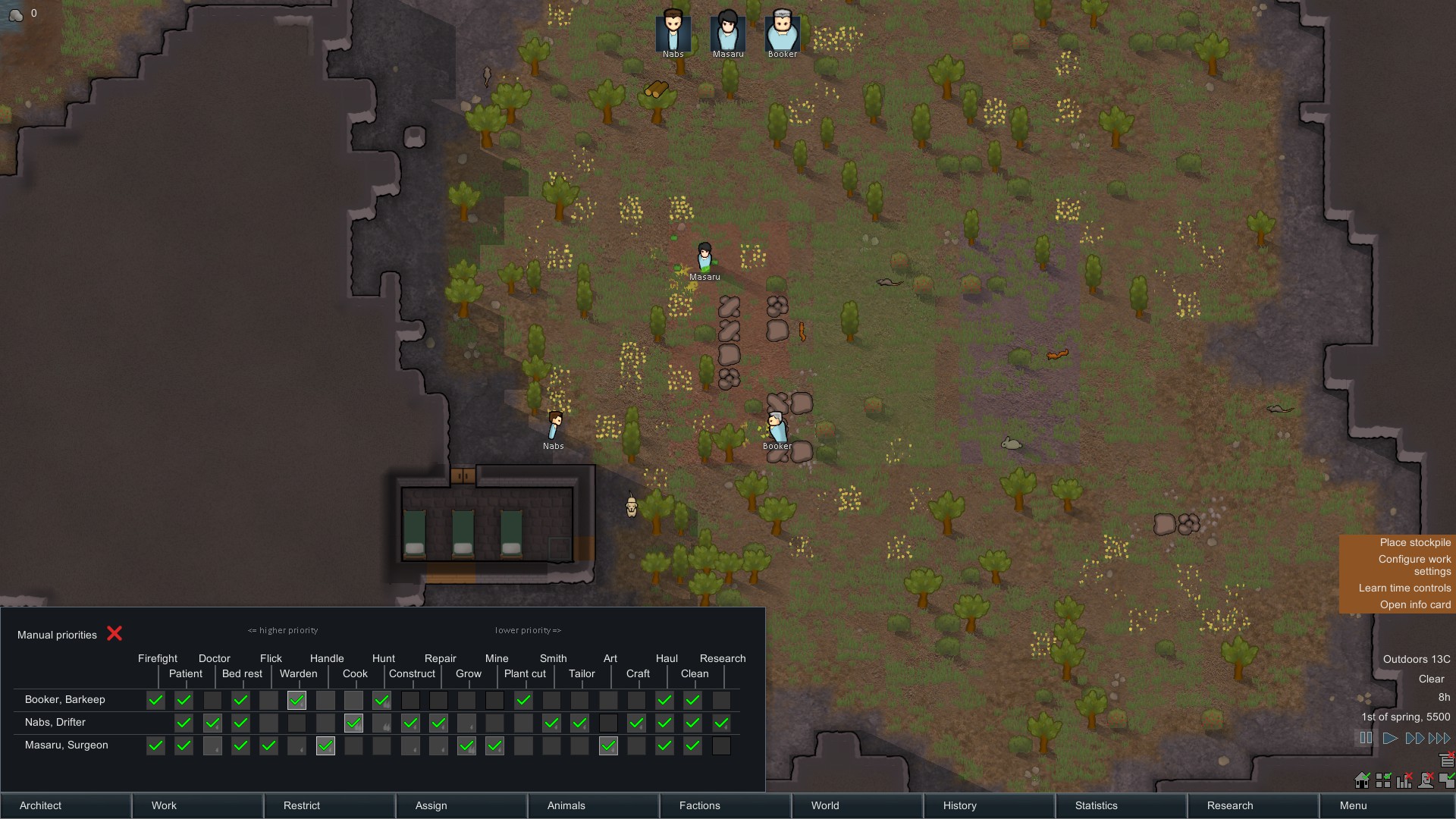Toggle Booker's Firefight work checkbox
Image resolution: width=1456 pixels, height=819 pixels.
tap(155, 700)
